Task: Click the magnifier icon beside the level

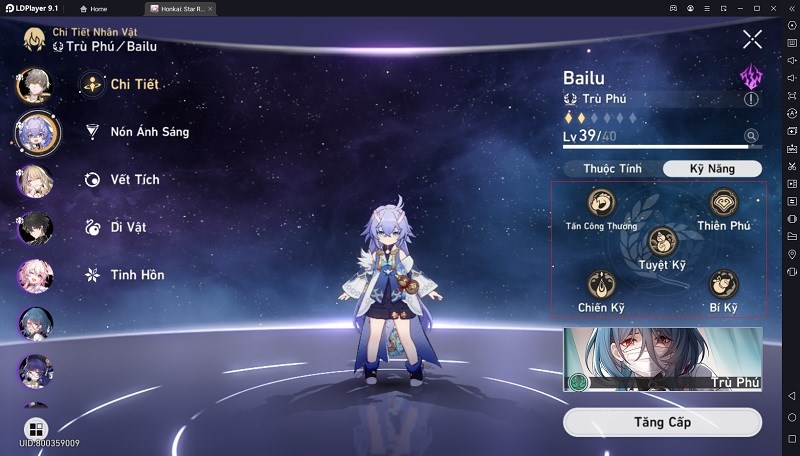Action: click(x=751, y=136)
